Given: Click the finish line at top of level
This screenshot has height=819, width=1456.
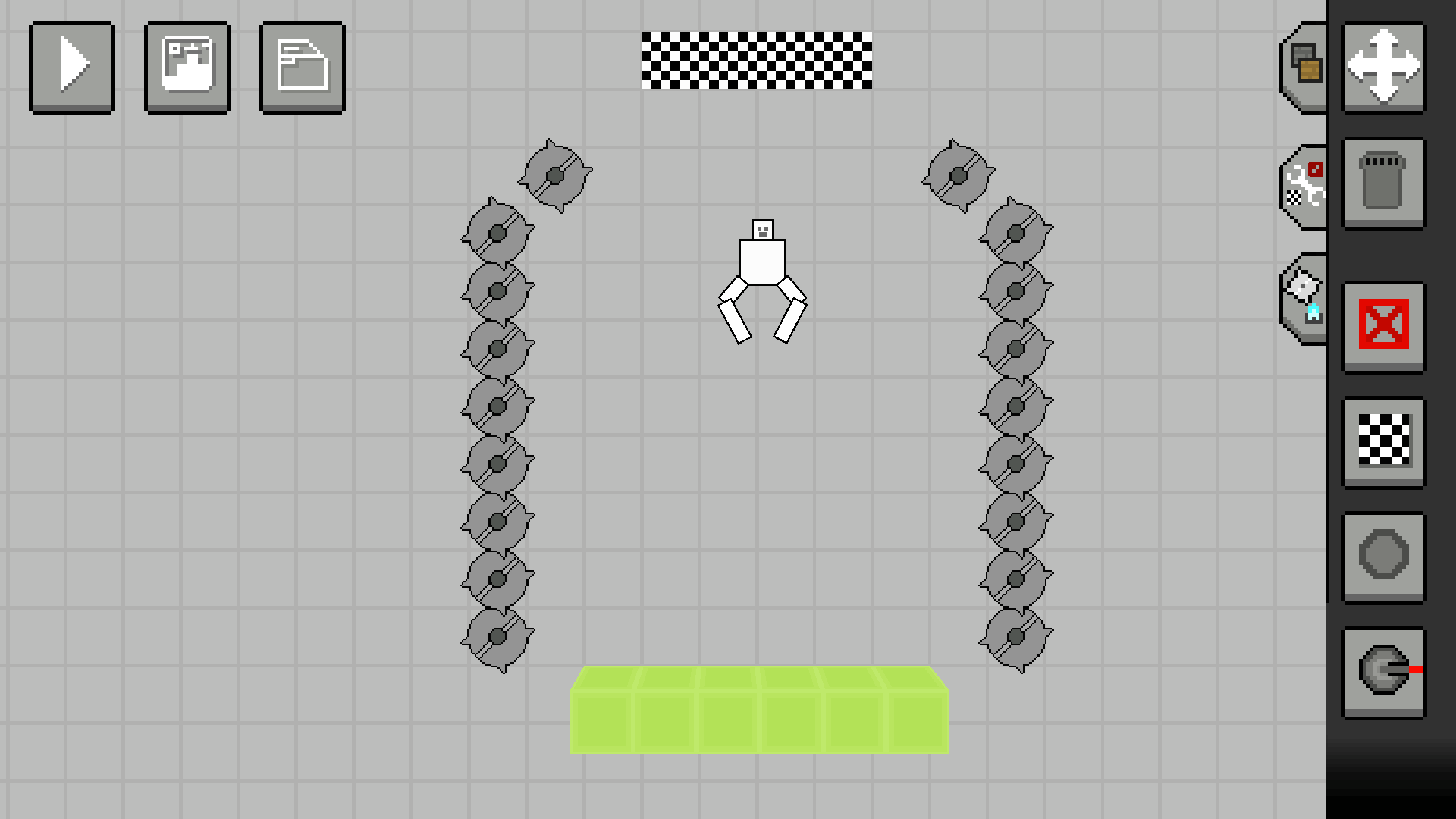Looking at the screenshot, I should pyautogui.click(x=758, y=61).
